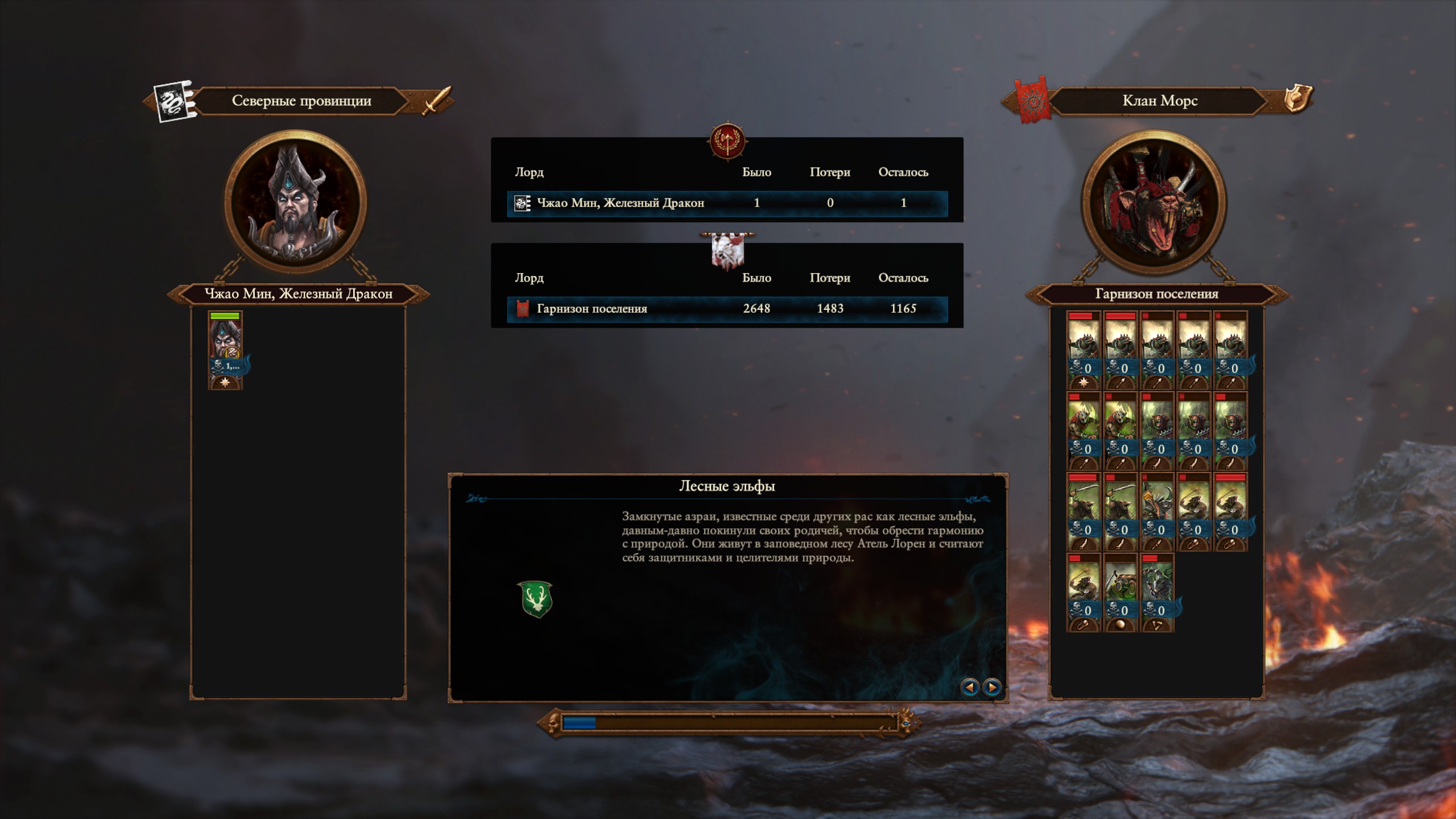Screen dimensions: 1456x819
Task: Select the Zhao Ming lord row
Action: click(727, 203)
